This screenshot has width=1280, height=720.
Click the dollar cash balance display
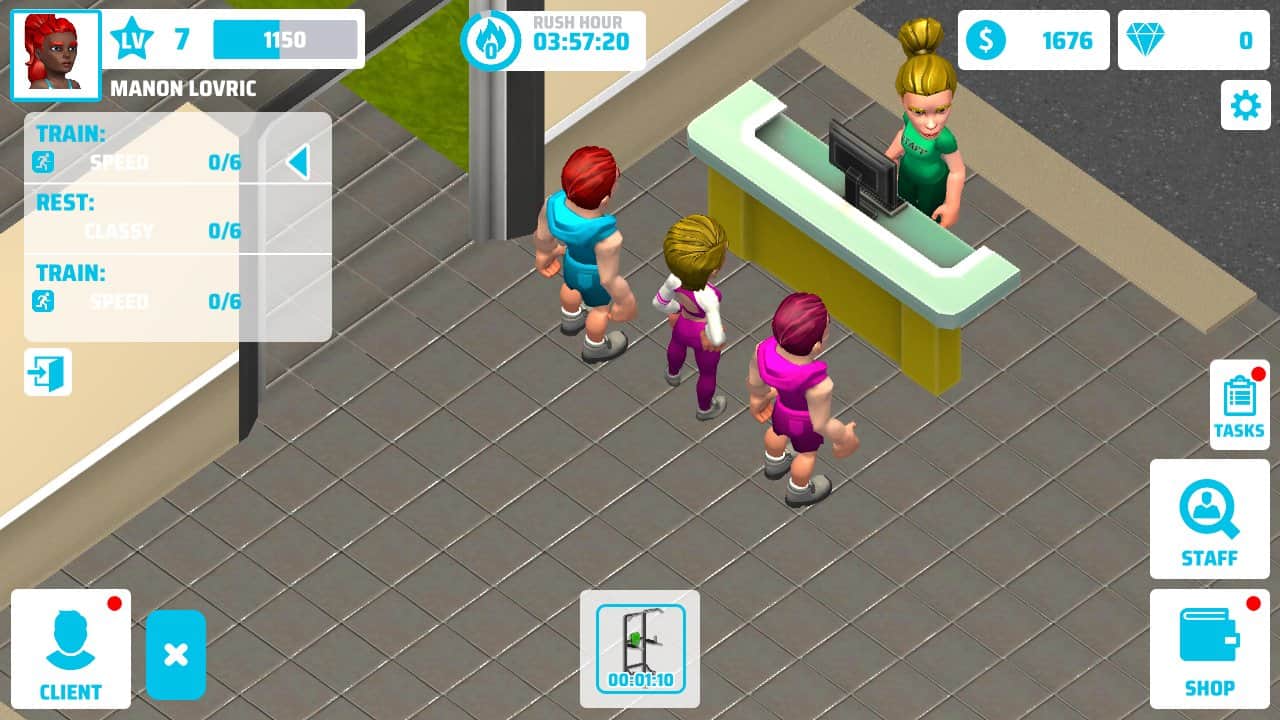click(1034, 41)
